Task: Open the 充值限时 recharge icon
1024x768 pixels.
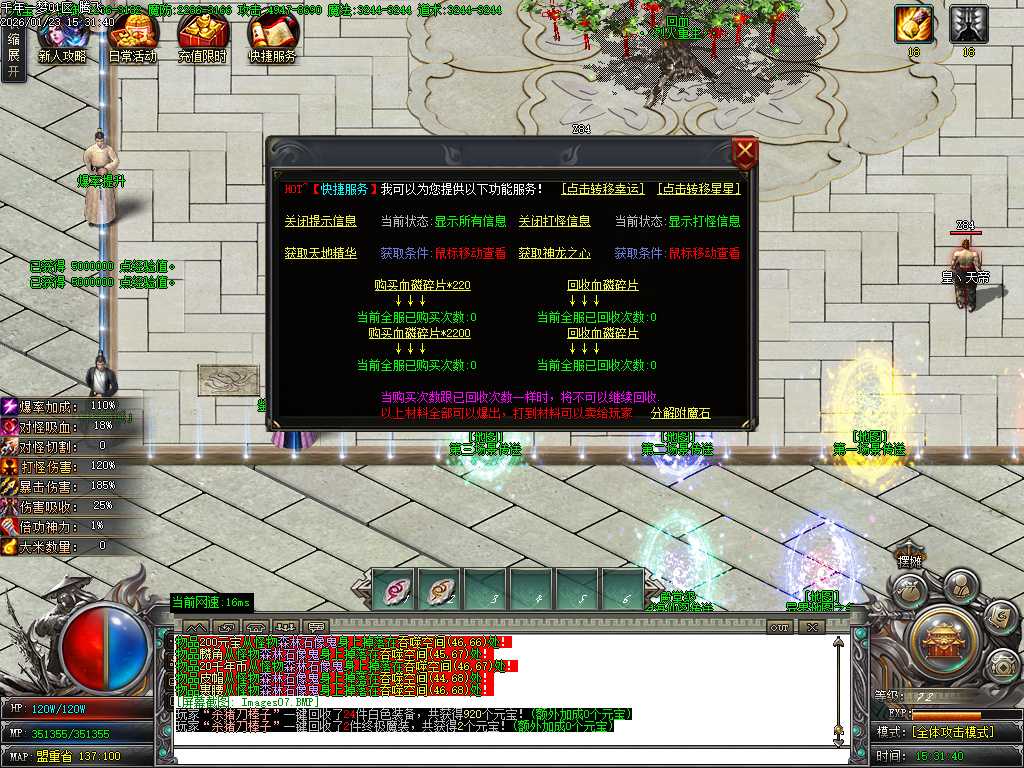Action: click(202, 38)
